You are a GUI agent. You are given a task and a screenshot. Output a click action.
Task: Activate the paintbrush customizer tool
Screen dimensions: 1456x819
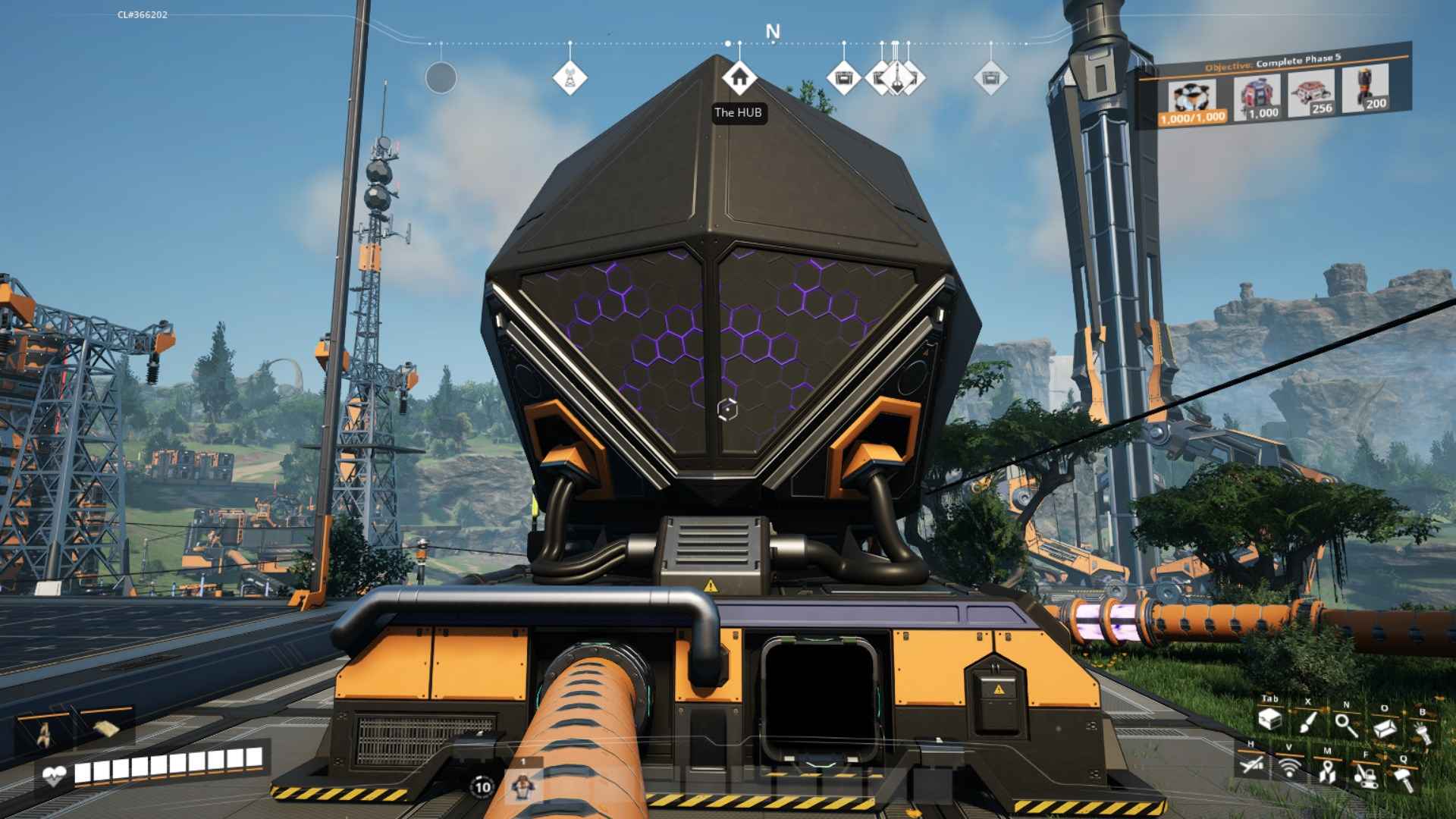coord(1307,721)
